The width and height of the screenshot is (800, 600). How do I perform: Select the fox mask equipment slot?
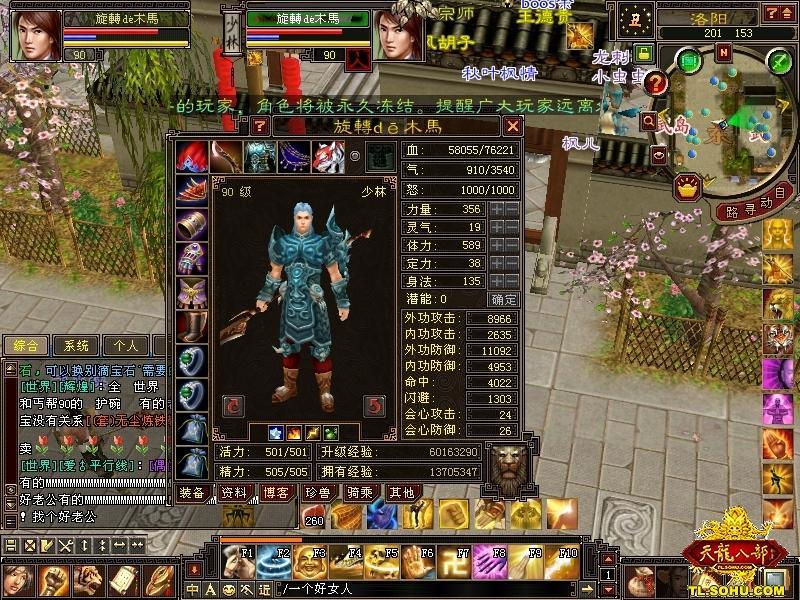(329, 156)
